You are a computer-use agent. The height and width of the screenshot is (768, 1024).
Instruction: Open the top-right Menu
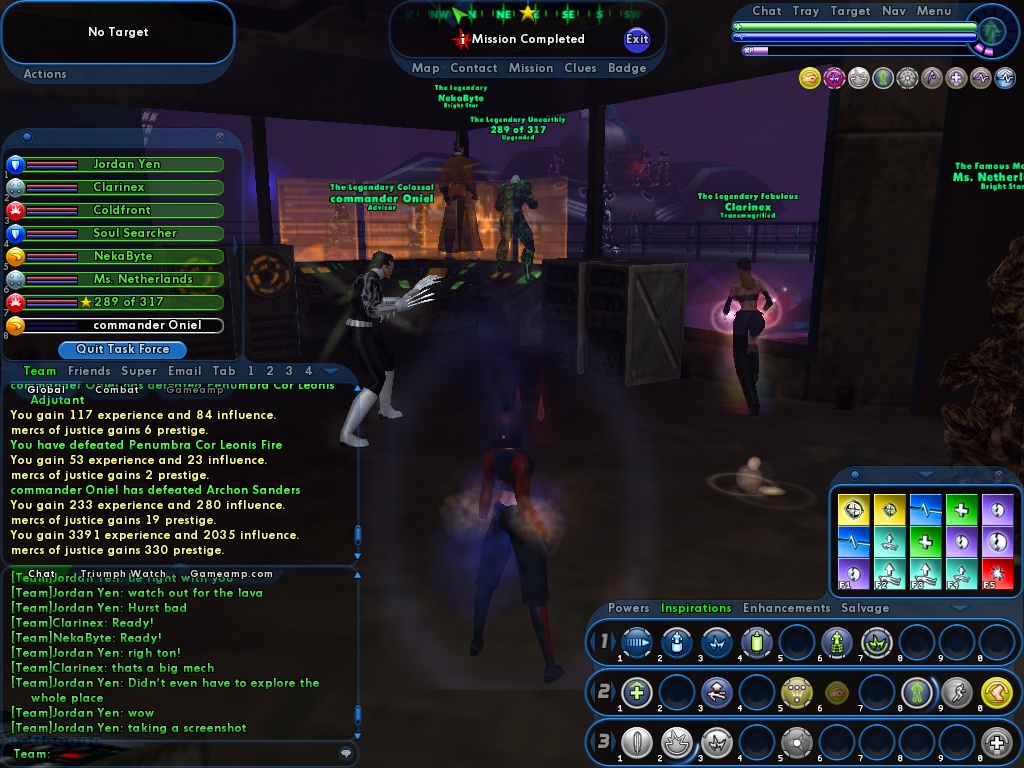click(934, 11)
